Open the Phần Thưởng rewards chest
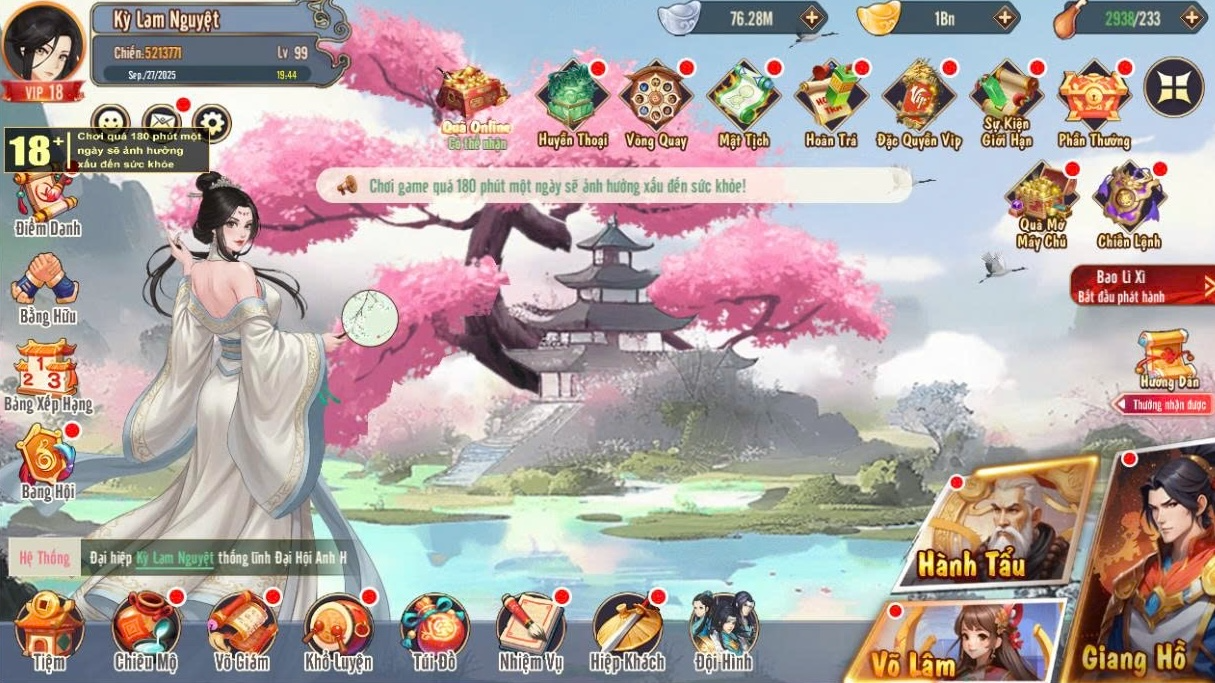Image resolution: width=1215 pixels, height=683 pixels. [x=1094, y=100]
